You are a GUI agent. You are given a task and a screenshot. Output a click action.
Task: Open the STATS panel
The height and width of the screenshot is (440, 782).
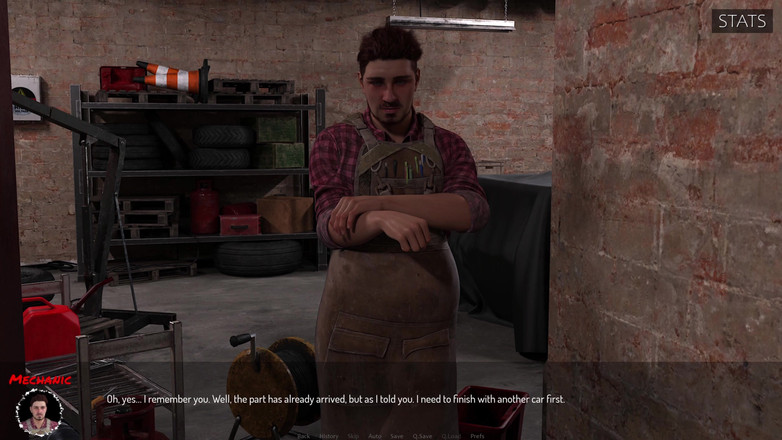[742, 21]
